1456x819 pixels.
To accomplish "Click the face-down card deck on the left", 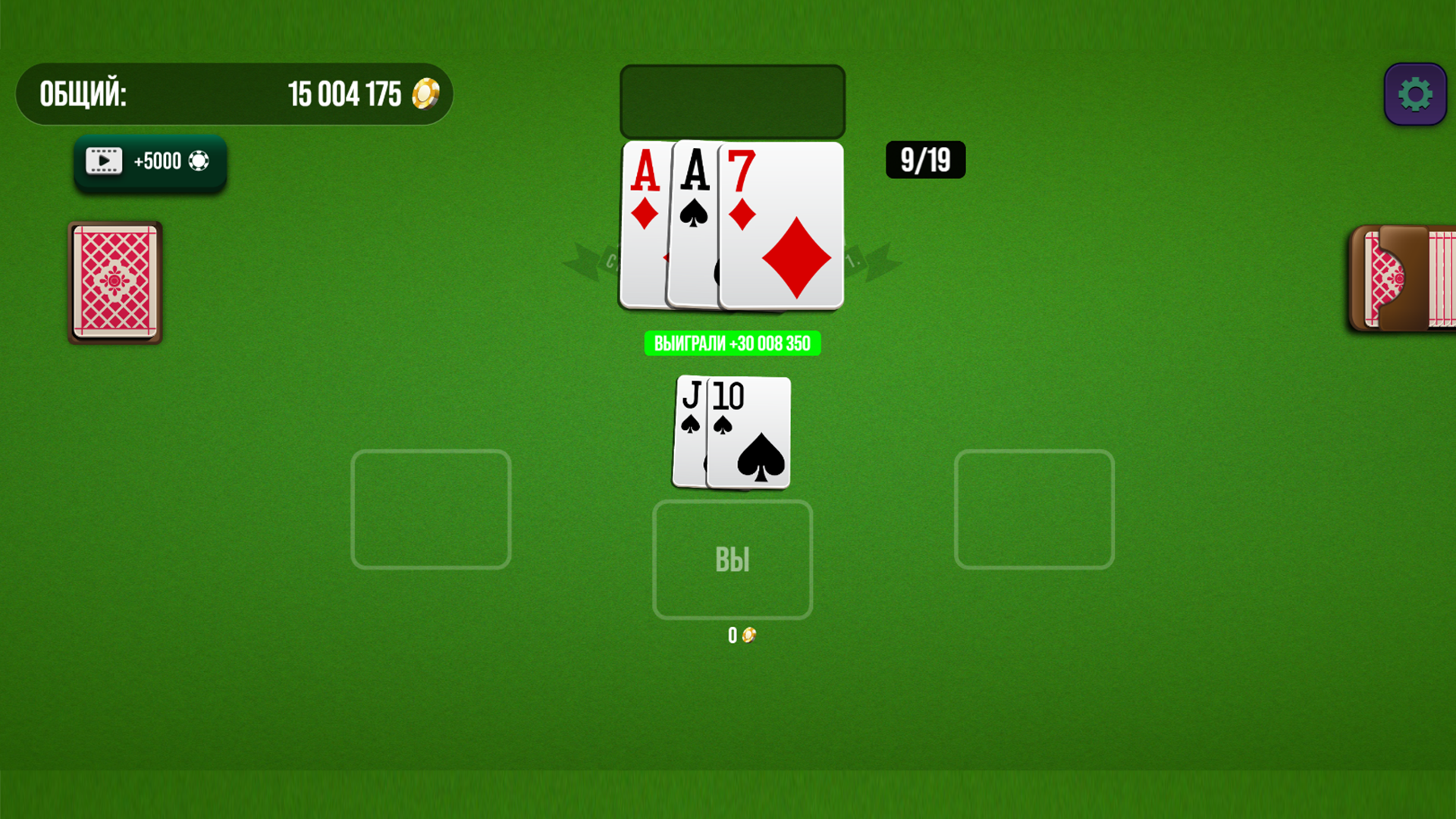I will (x=114, y=283).
